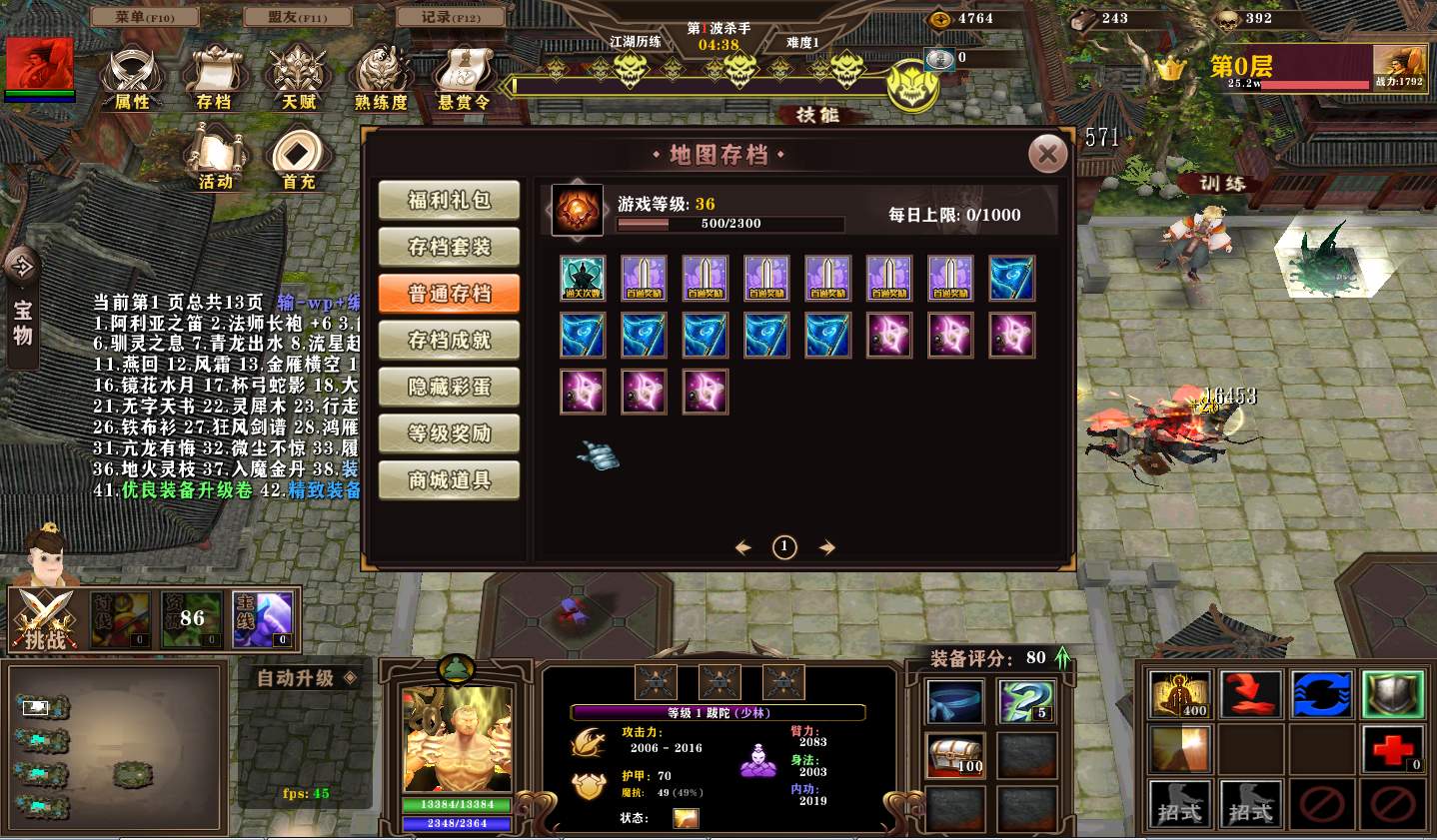Open the 等级奖励 tab
The width and height of the screenshot is (1437, 840).
pyautogui.click(x=449, y=433)
